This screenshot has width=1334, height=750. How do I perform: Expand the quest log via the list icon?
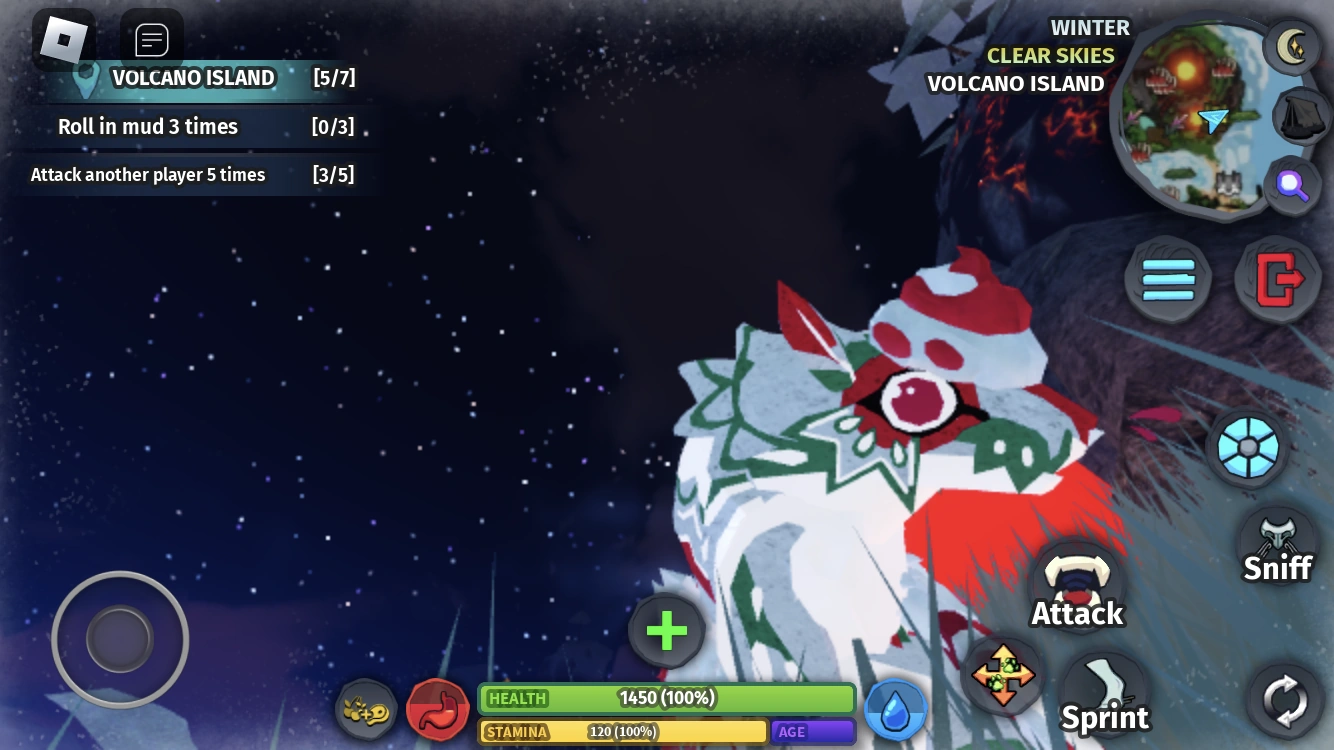(152, 39)
